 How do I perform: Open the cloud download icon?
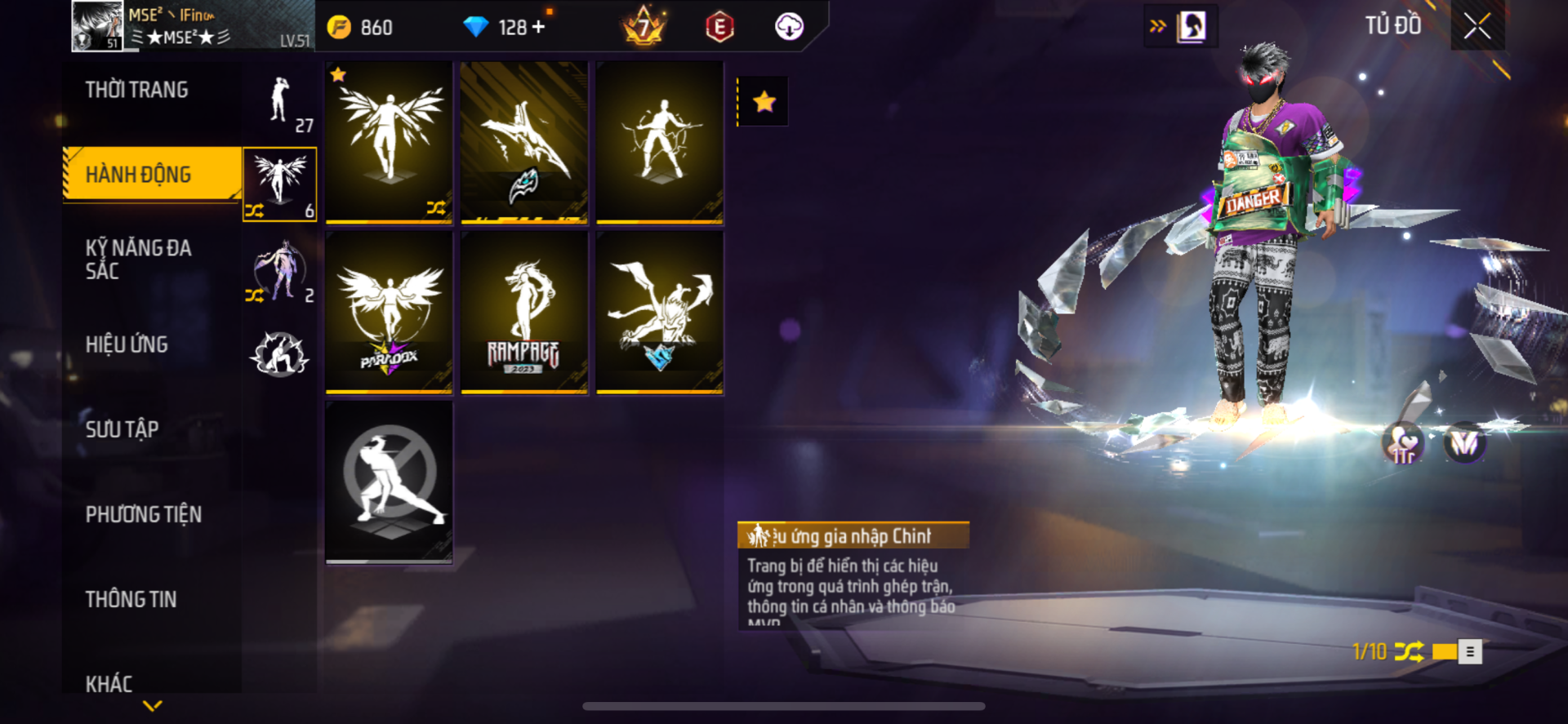789,27
